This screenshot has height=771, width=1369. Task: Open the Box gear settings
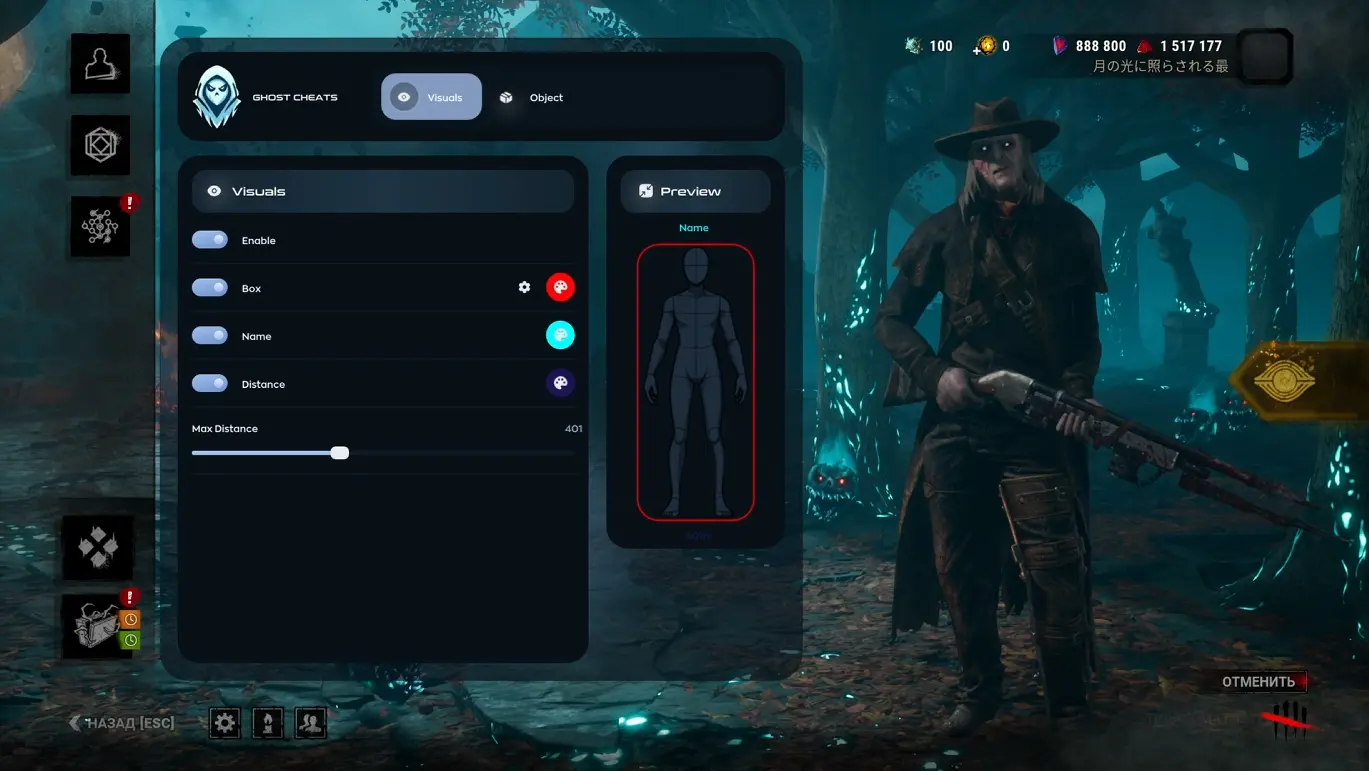[524, 288]
